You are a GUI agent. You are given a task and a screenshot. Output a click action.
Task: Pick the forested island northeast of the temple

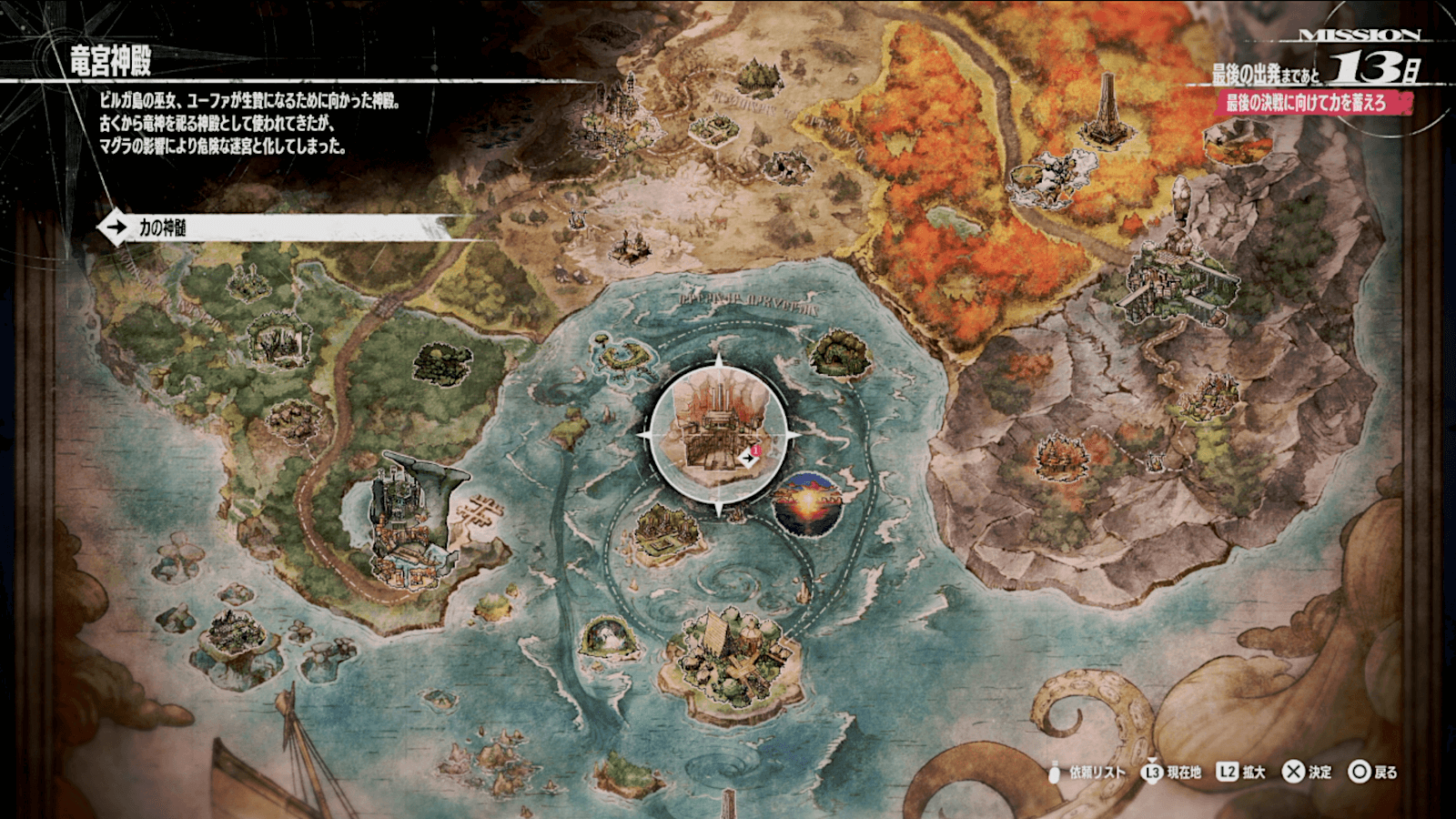click(x=840, y=353)
